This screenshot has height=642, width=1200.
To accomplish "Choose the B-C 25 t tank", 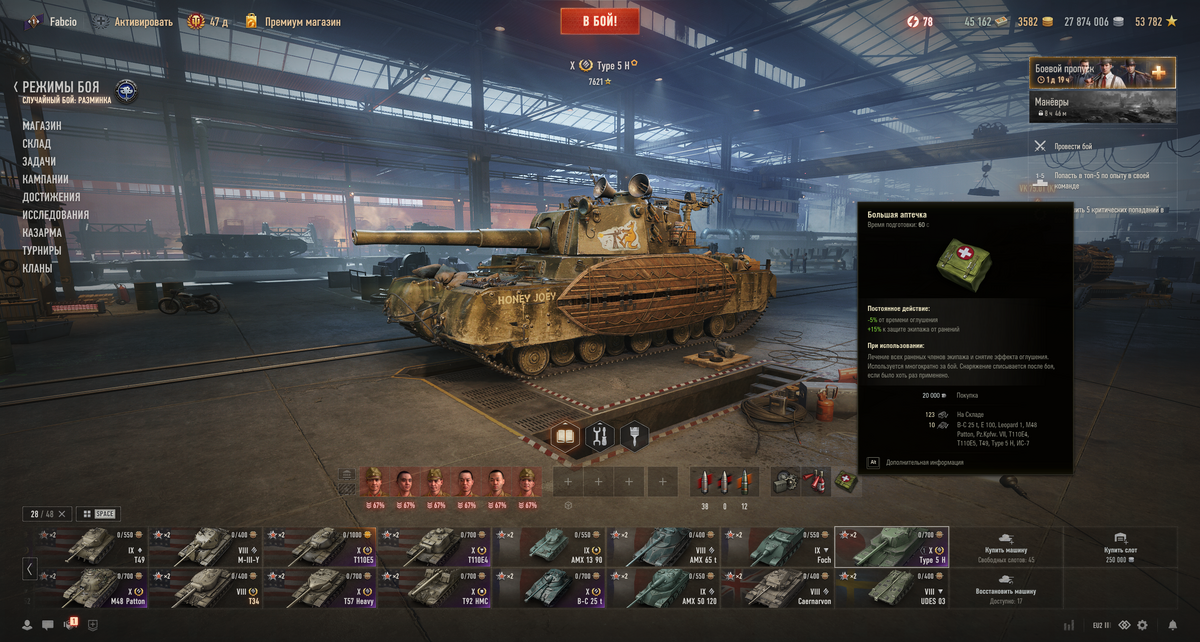I will click(x=548, y=588).
